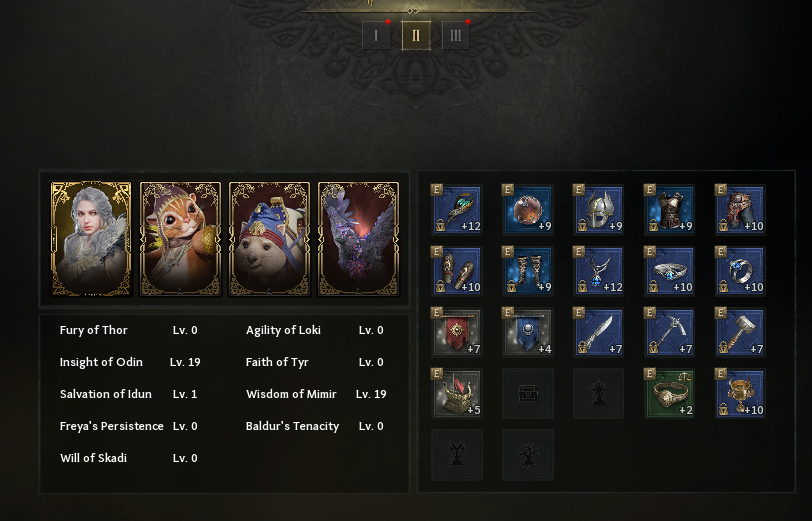View the +9 chest armor slot

click(x=670, y=210)
